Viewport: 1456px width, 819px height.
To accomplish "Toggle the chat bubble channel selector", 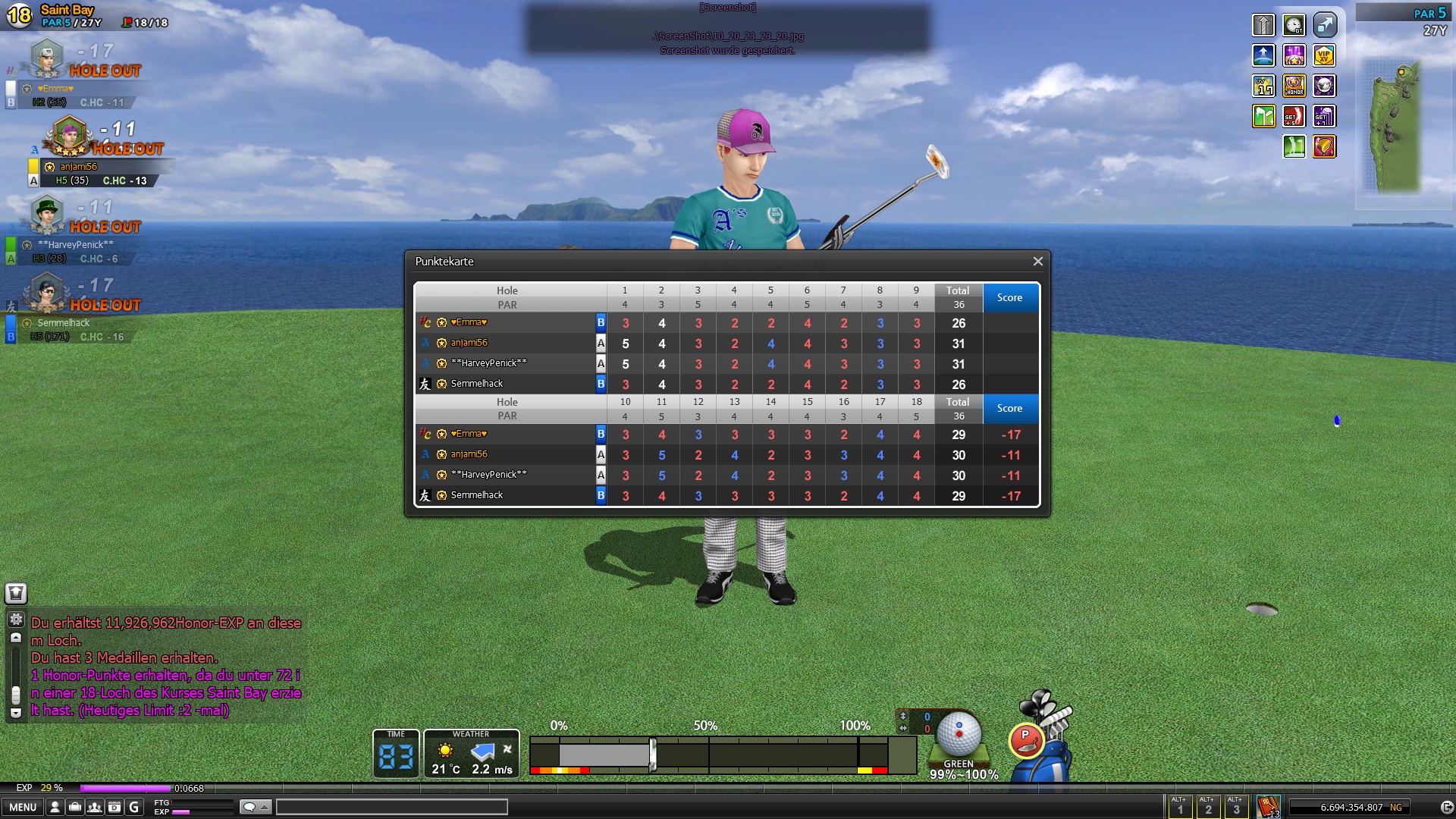I will point(255,808).
